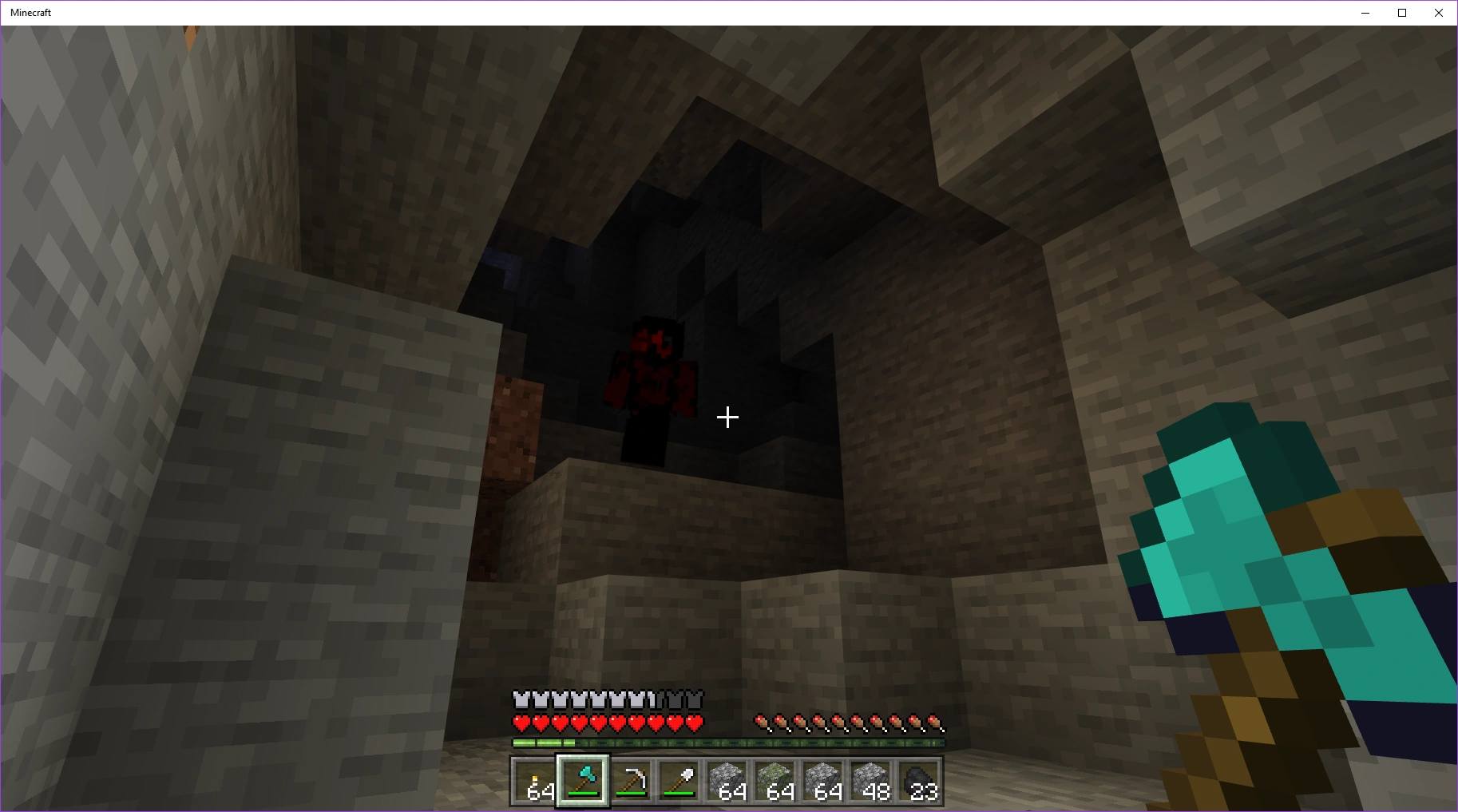Click the half armor icon in the middle

(x=655, y=700)
